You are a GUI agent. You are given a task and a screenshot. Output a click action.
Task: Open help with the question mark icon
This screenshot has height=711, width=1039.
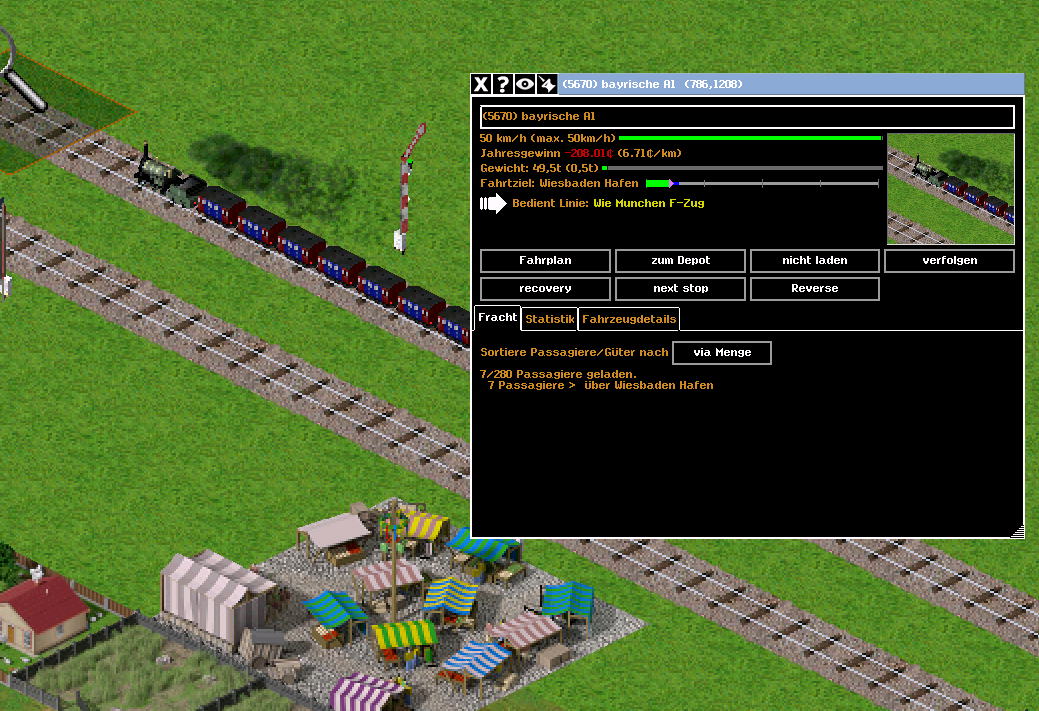[x=503, y=85]
